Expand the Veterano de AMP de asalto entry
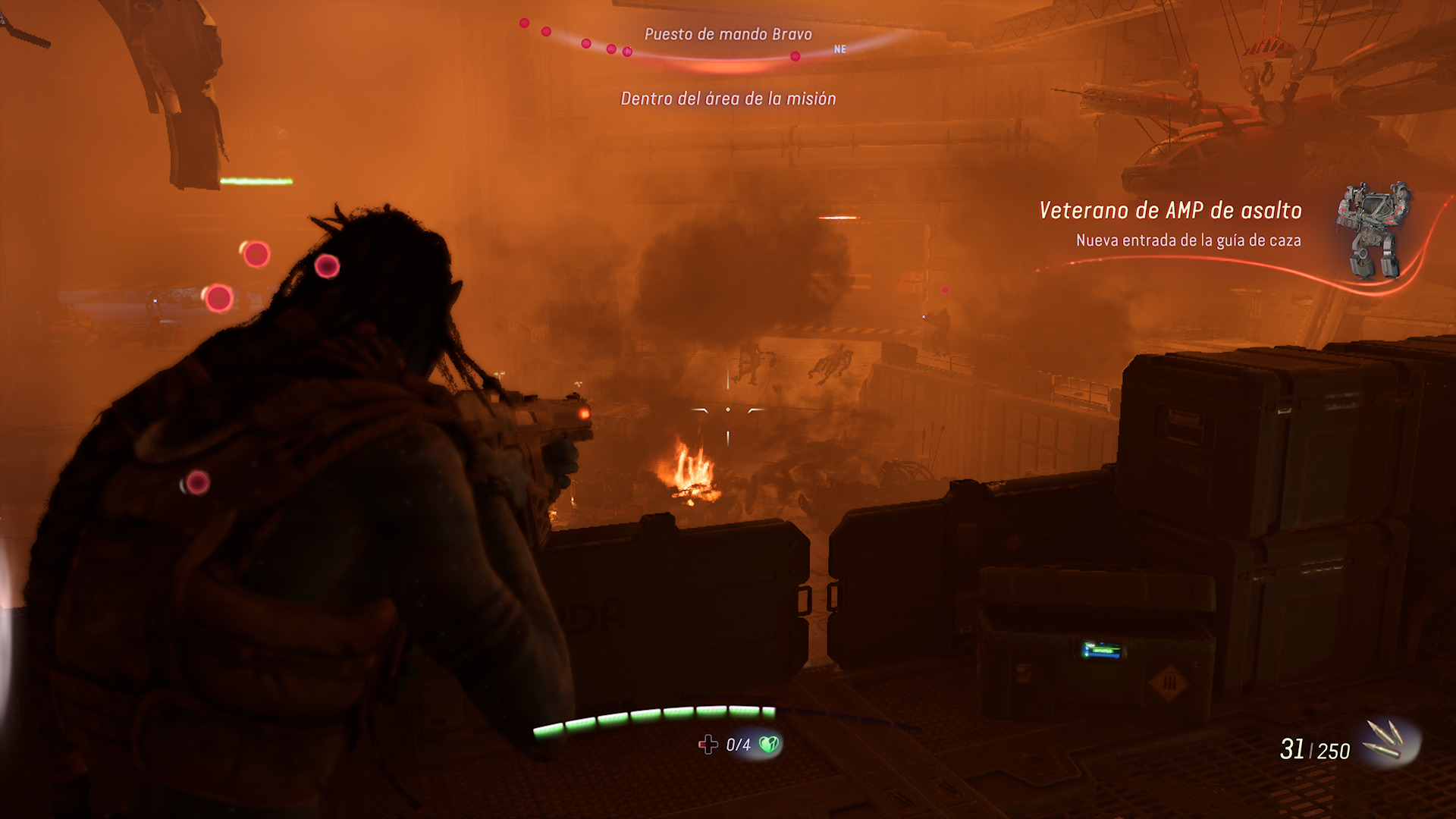 pos(1170,211)
